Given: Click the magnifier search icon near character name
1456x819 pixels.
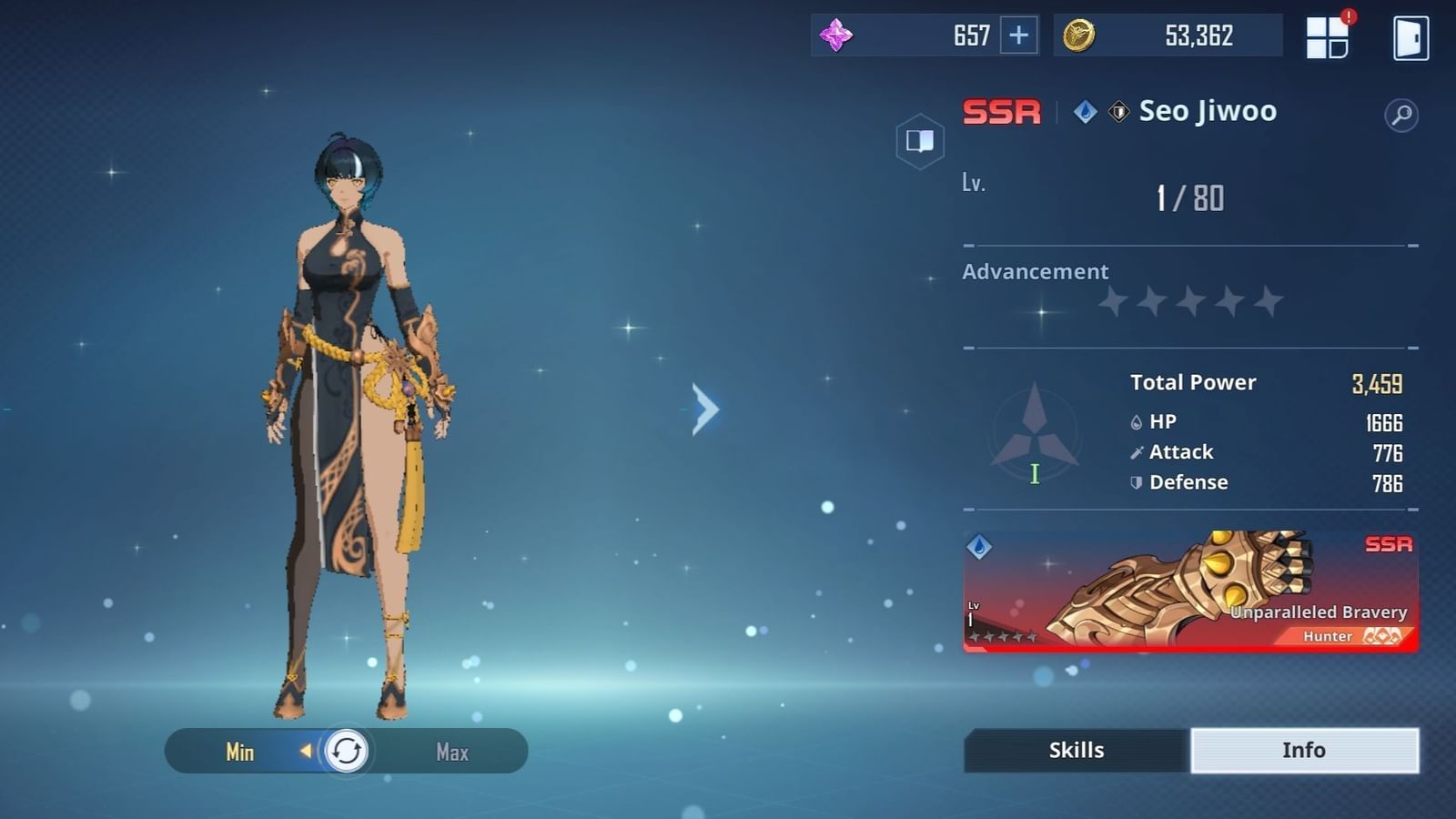Looking at the screenshot, I should tap(1402, 116).
